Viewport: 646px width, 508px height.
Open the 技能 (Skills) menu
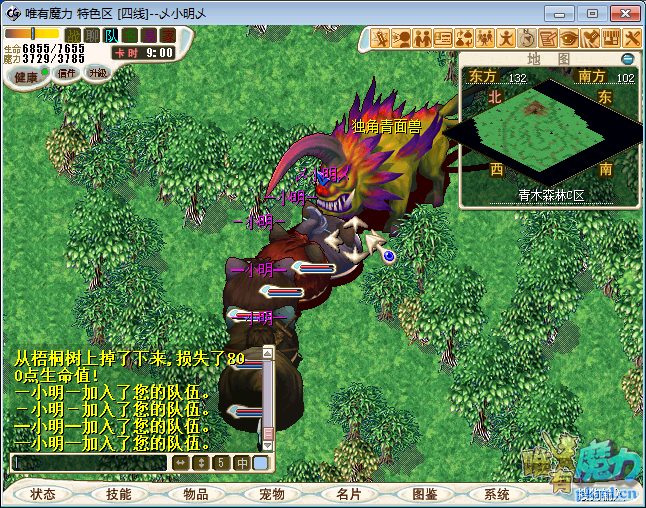(x=118, y=494)
